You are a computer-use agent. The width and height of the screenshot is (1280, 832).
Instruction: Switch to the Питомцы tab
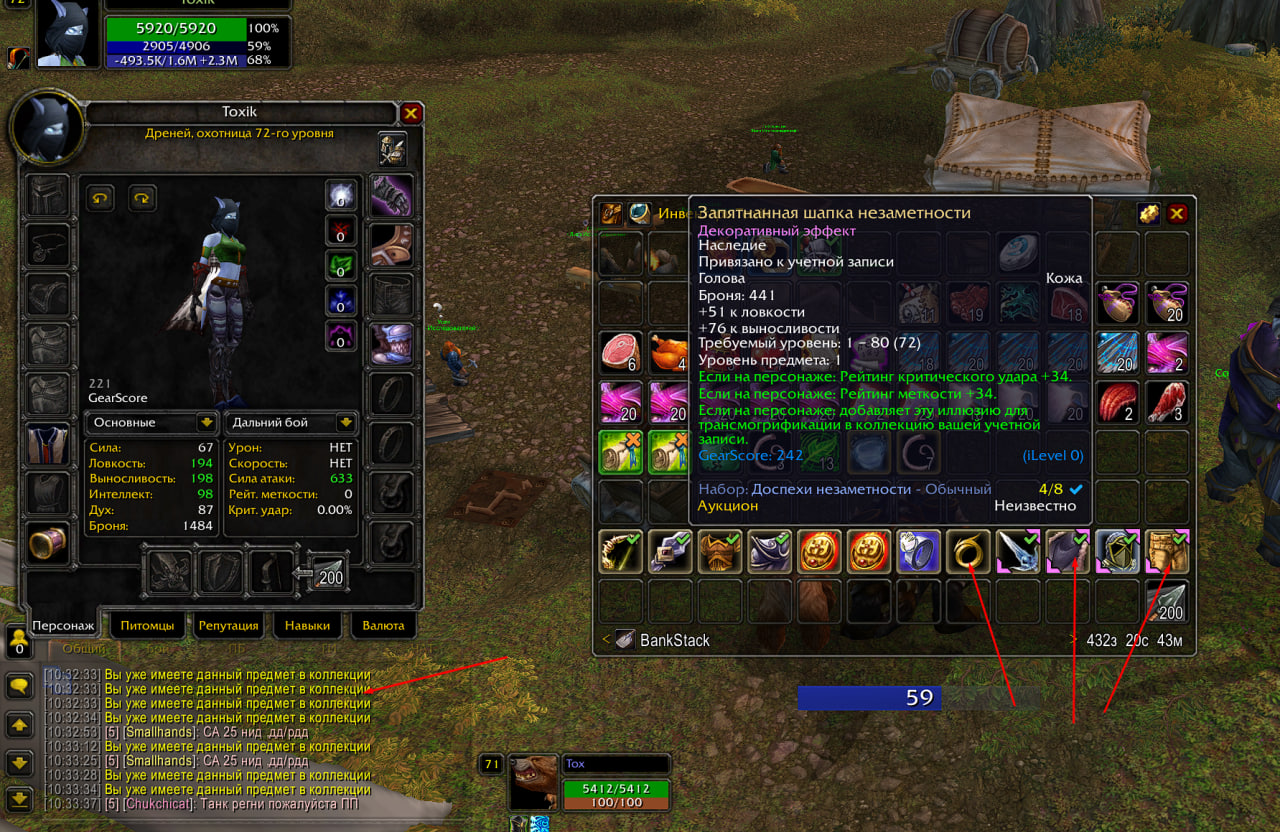(147, 625)
